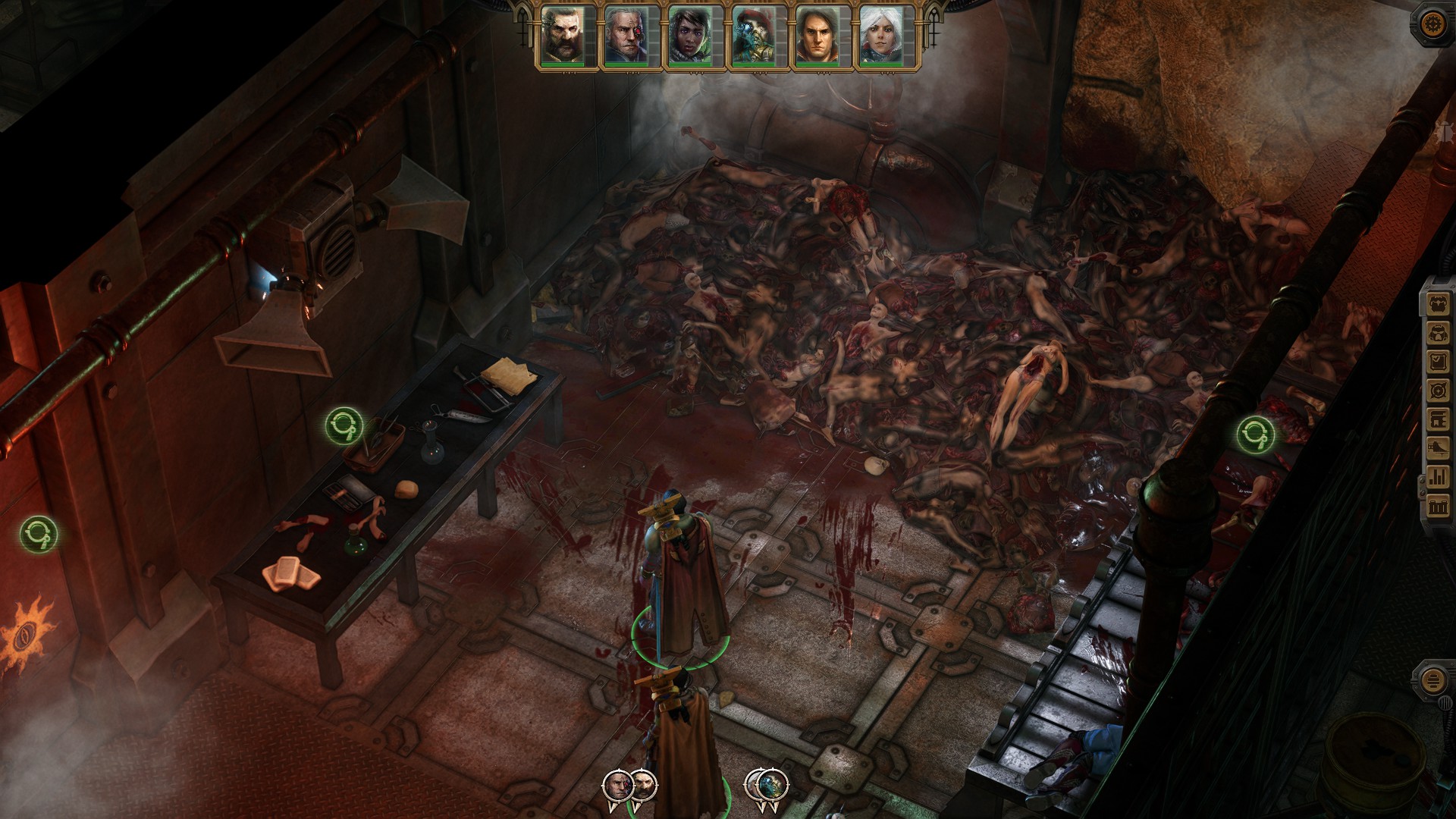Screen dimensions: 1456x819
Task: Choose the purple-eyed woman's party portrait
Action: (x=690, y=36)
